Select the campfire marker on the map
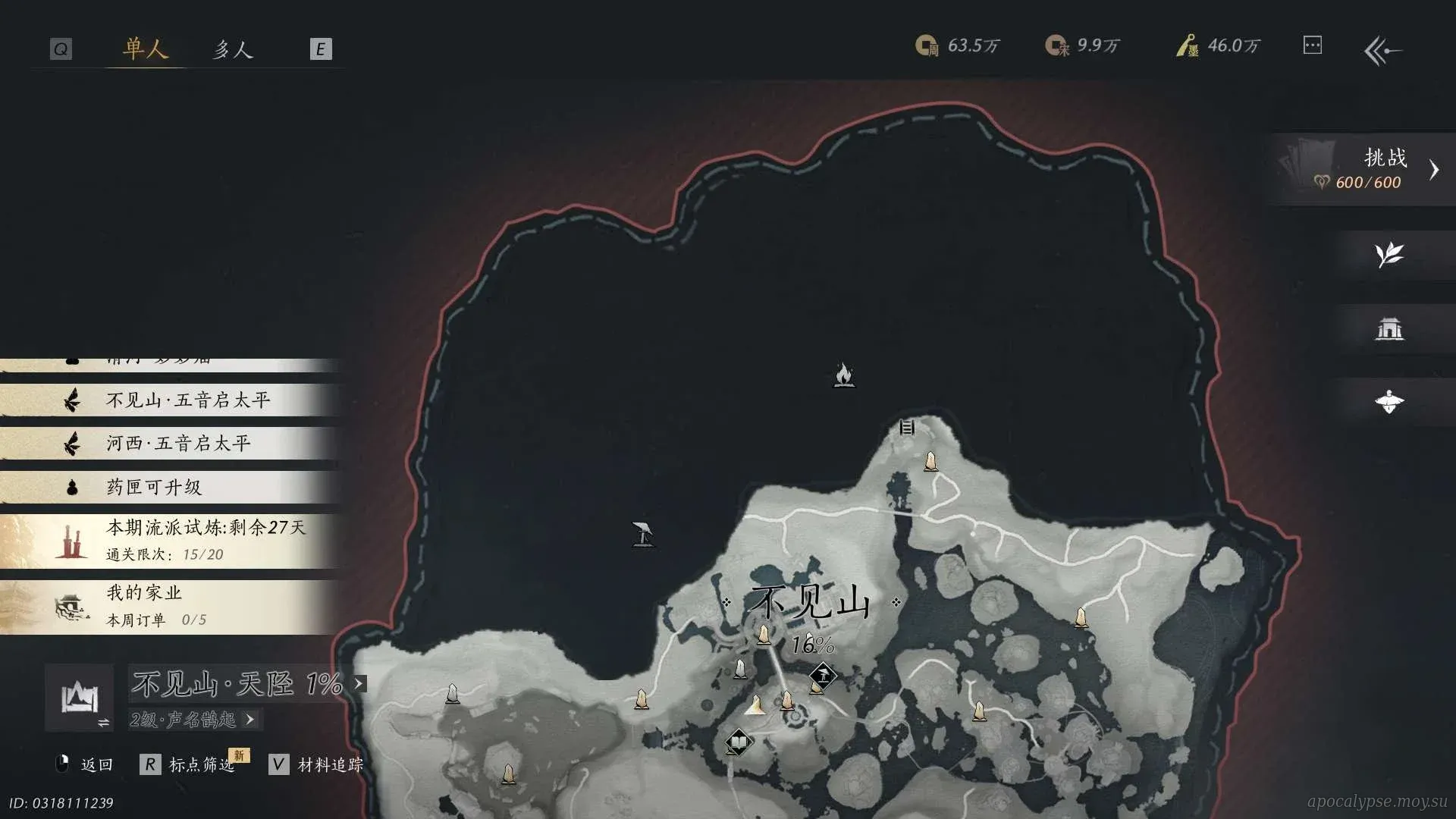This screenshot has height=819, width=1456. point(843,375)
